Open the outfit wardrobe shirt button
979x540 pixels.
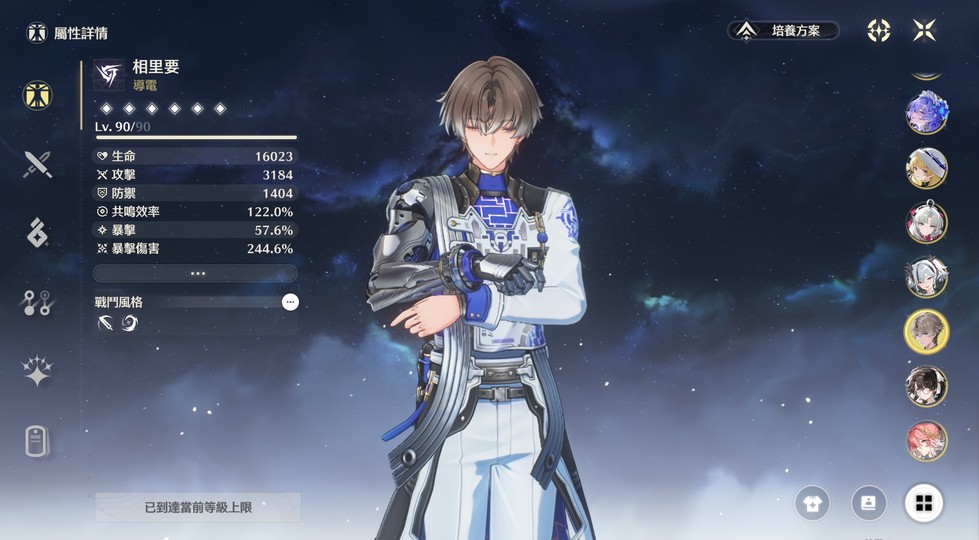[x=812, y=503]
